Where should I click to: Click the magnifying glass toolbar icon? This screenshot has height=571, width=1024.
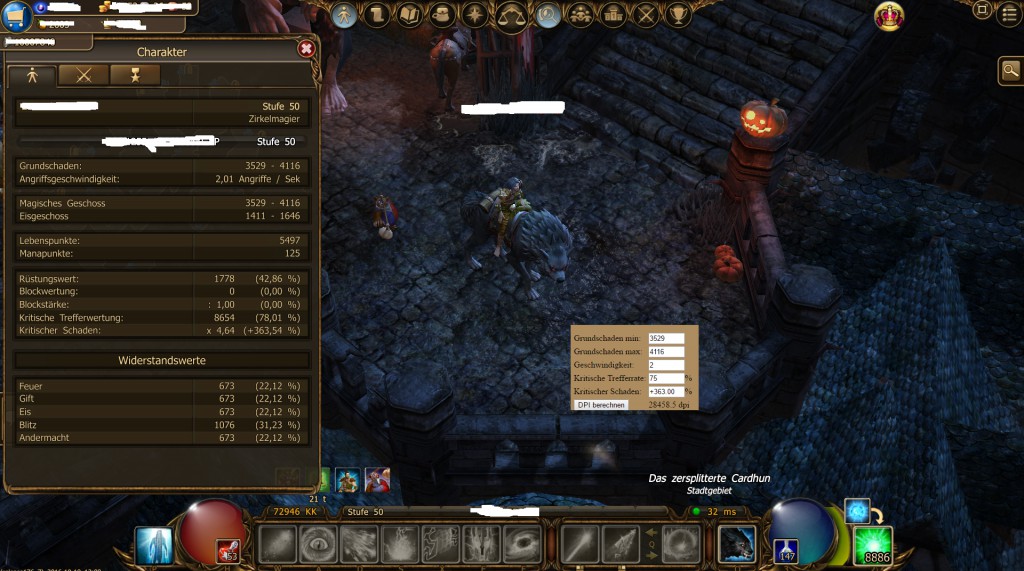[548, 15]
